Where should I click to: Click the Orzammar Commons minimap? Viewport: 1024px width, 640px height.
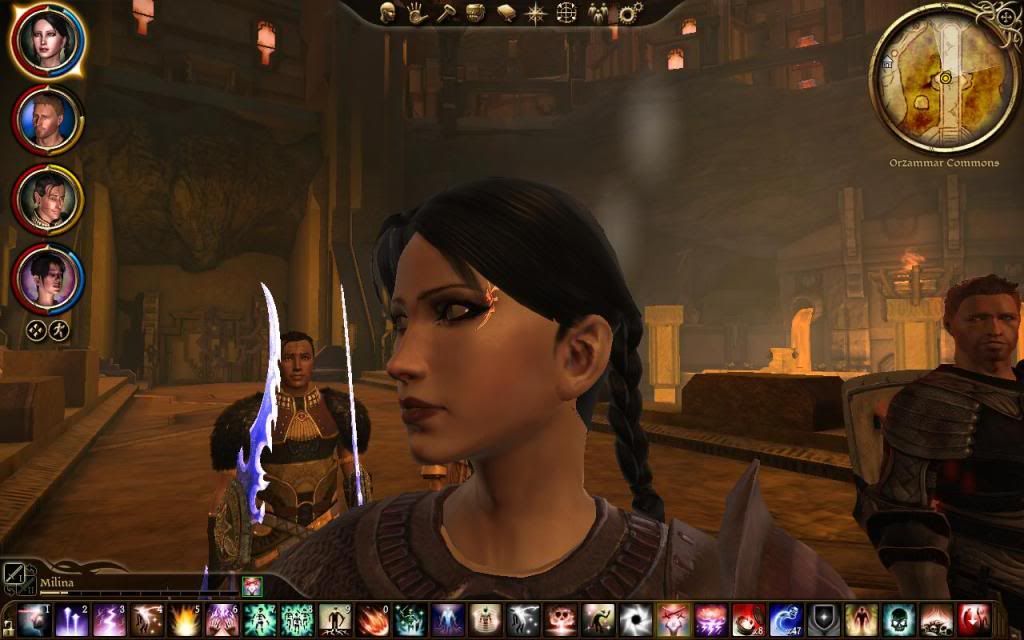(944, 78)
